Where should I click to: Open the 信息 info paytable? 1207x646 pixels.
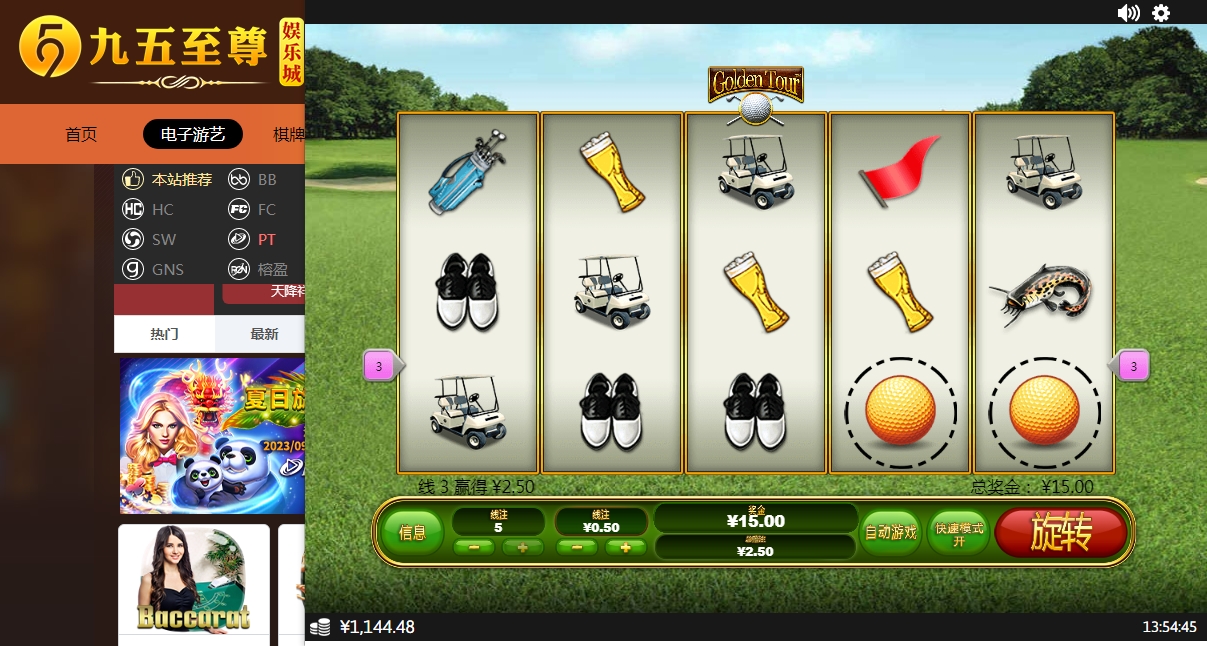point(412,533)
